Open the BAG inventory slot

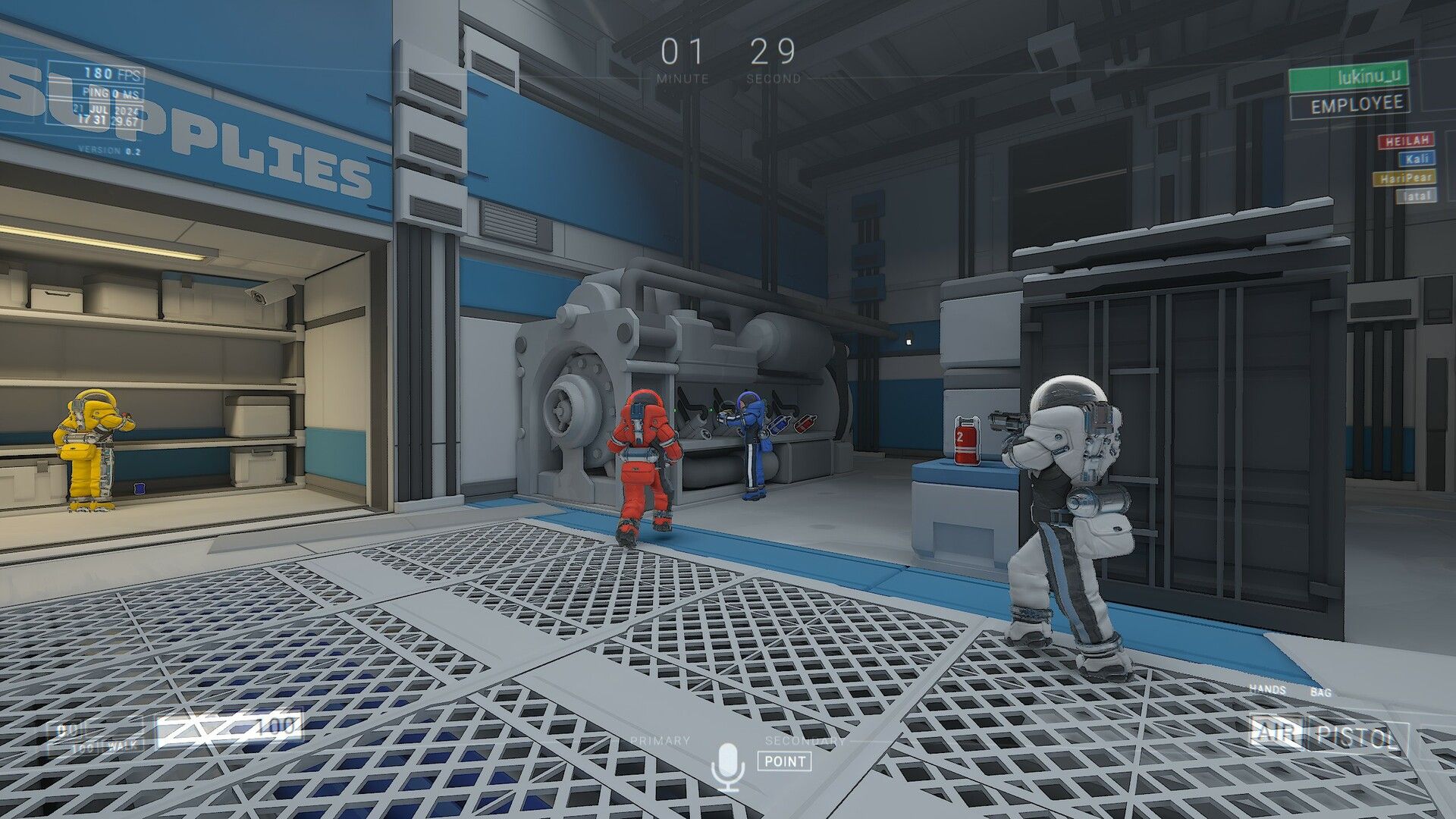(1321, 691)
